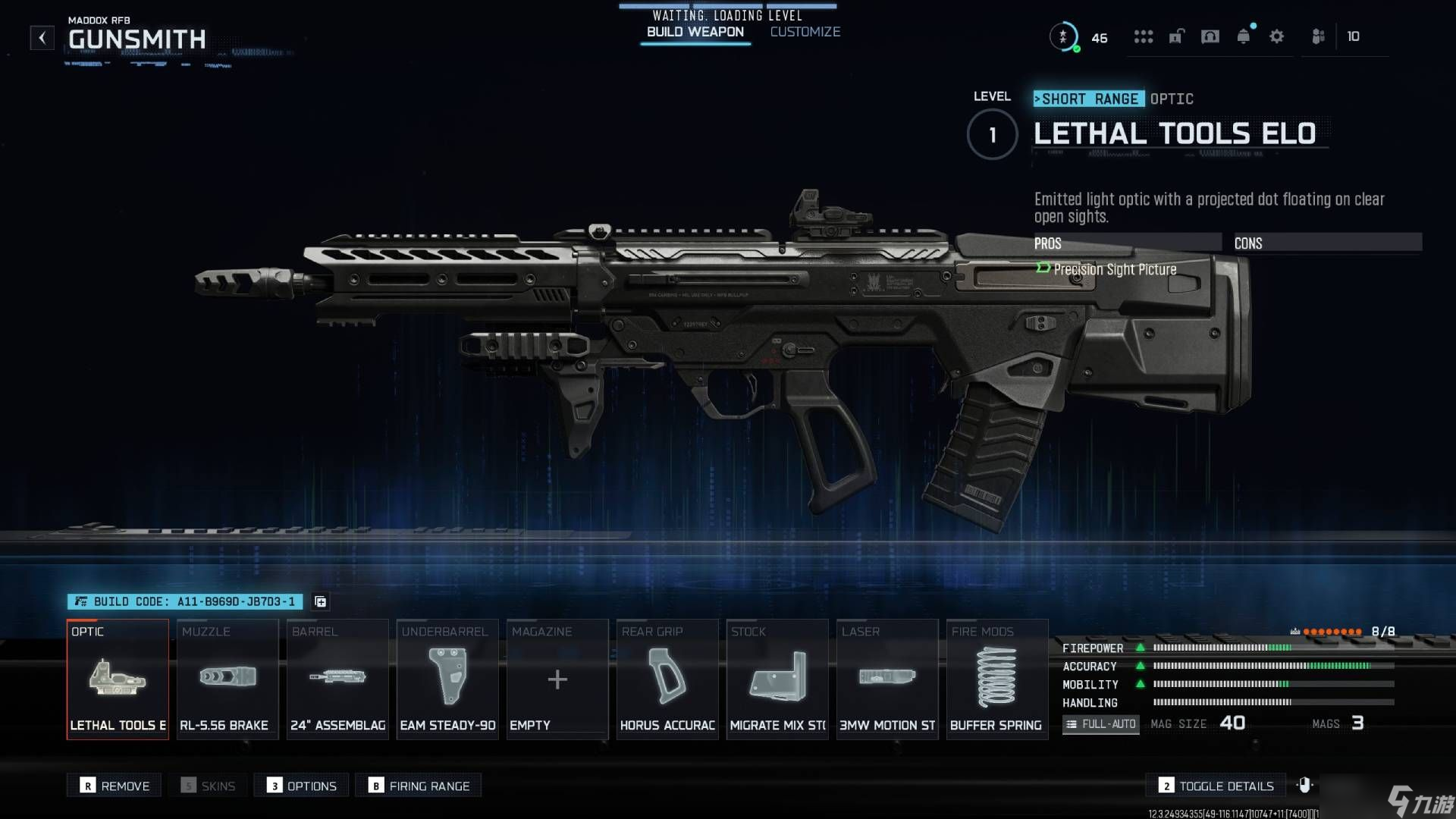
Task: Remove the selected attachment
Action: (115, 786)
